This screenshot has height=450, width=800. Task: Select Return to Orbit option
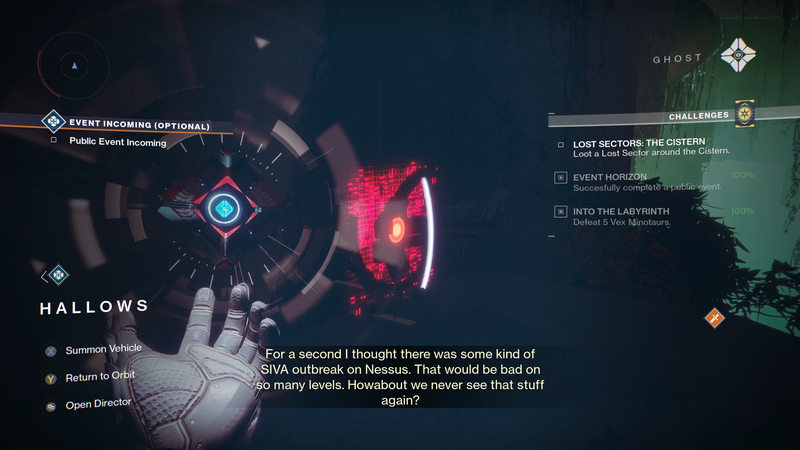click(99, 376)
